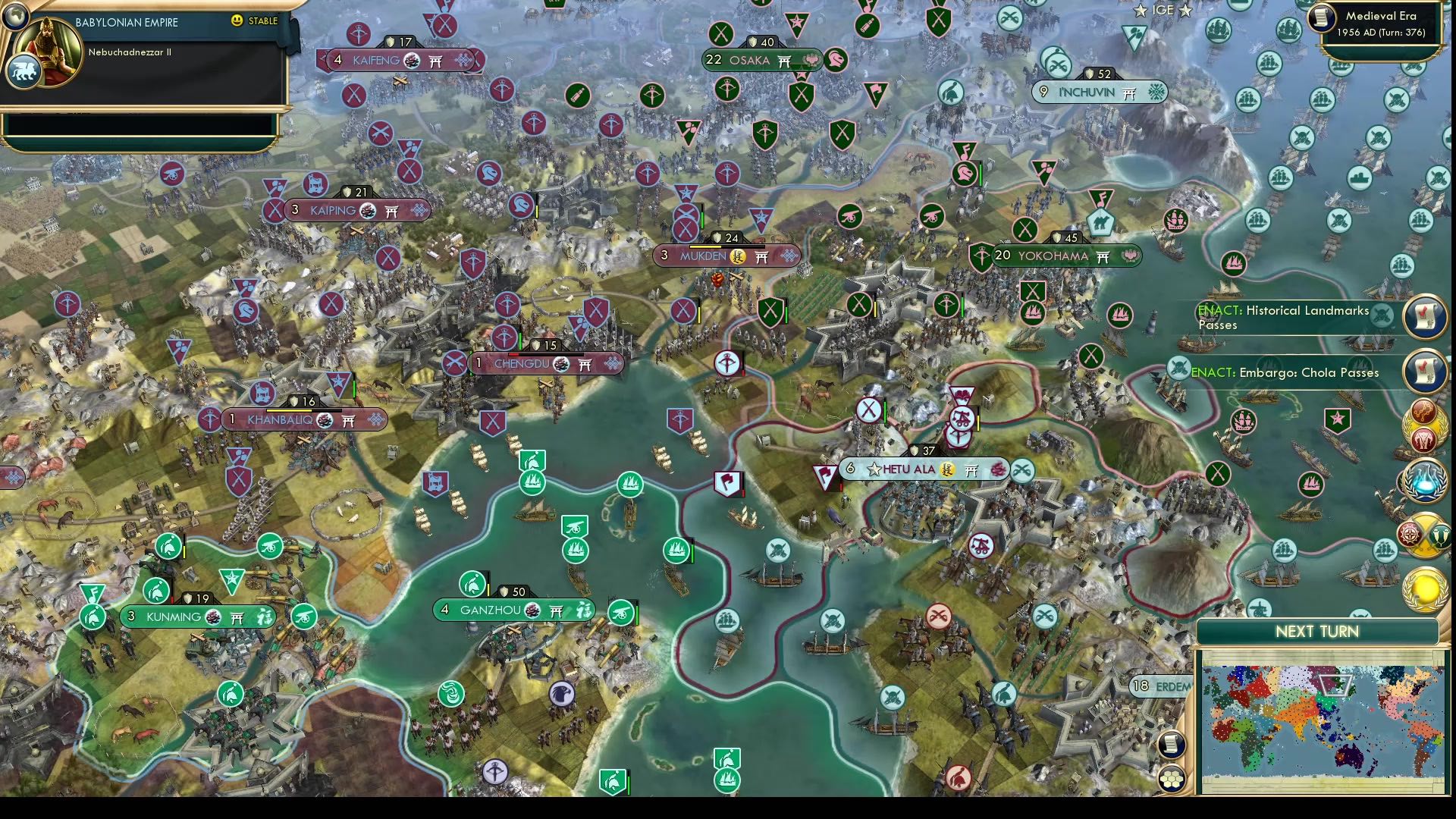Switch to strategic view with the hex icon
Viewport: 1456px width, 819px height.
pos(1172,780)
